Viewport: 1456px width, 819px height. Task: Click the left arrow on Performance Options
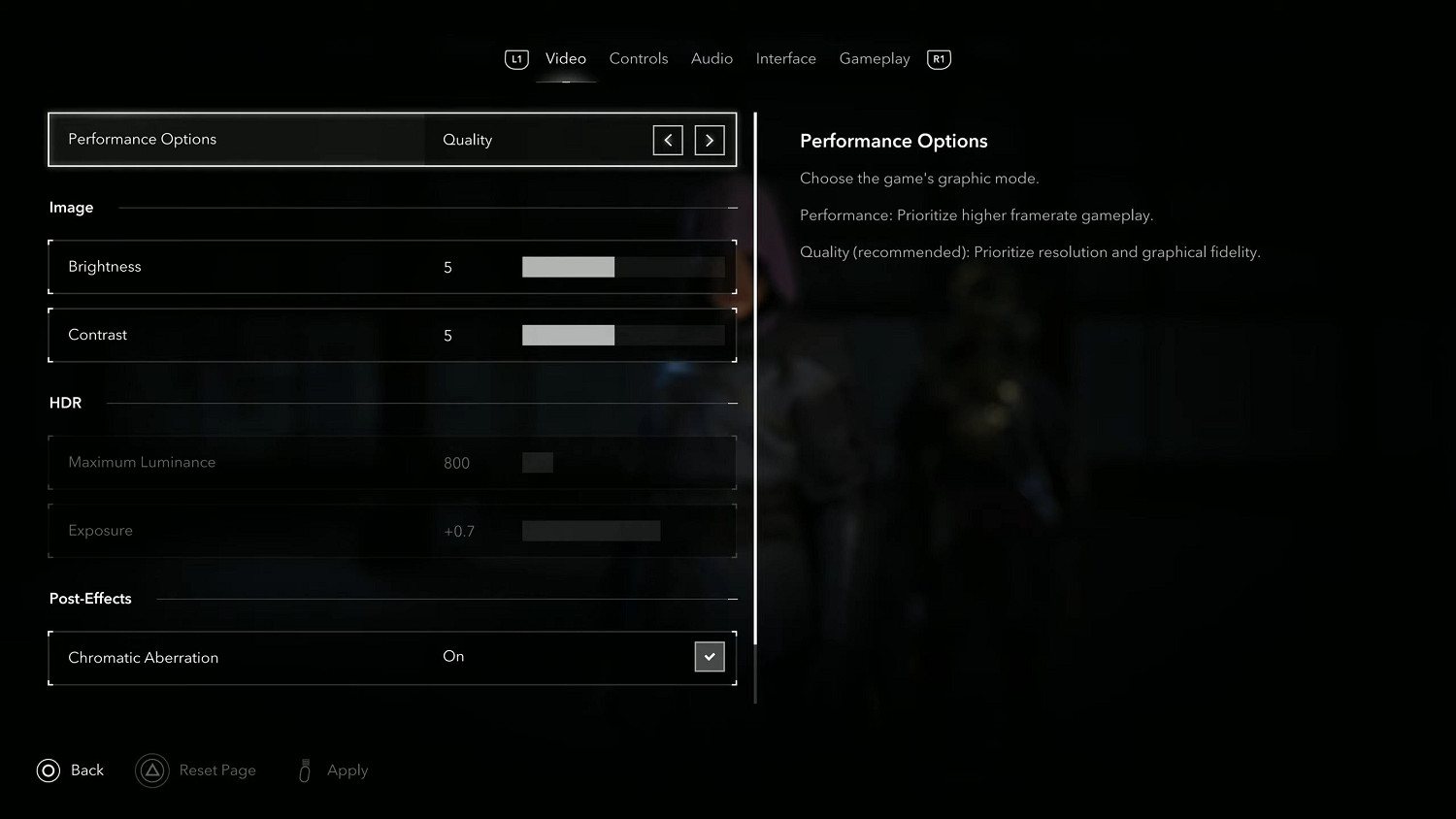pos(668,140)
